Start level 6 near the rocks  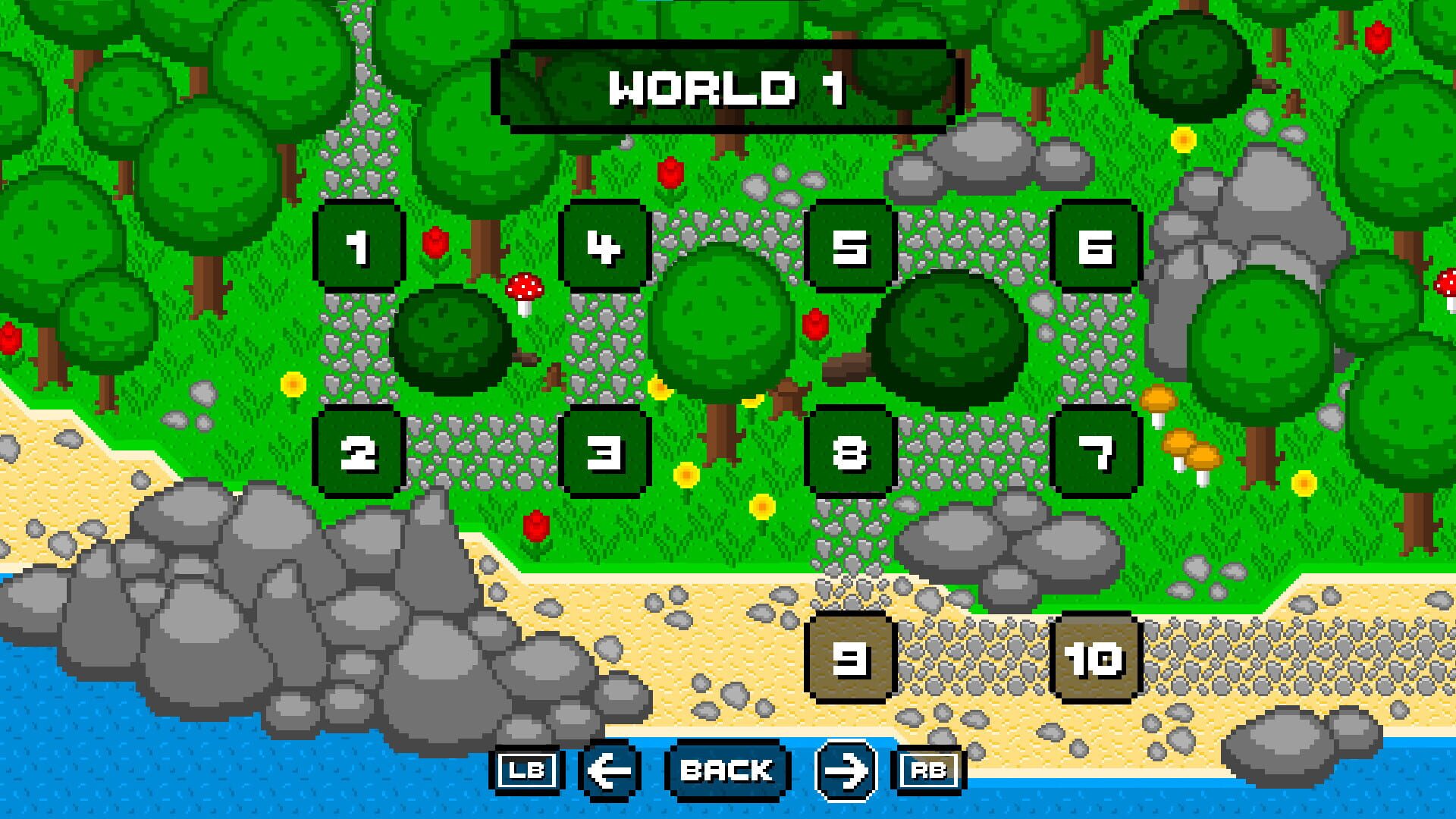click(x=1094, y=246)
